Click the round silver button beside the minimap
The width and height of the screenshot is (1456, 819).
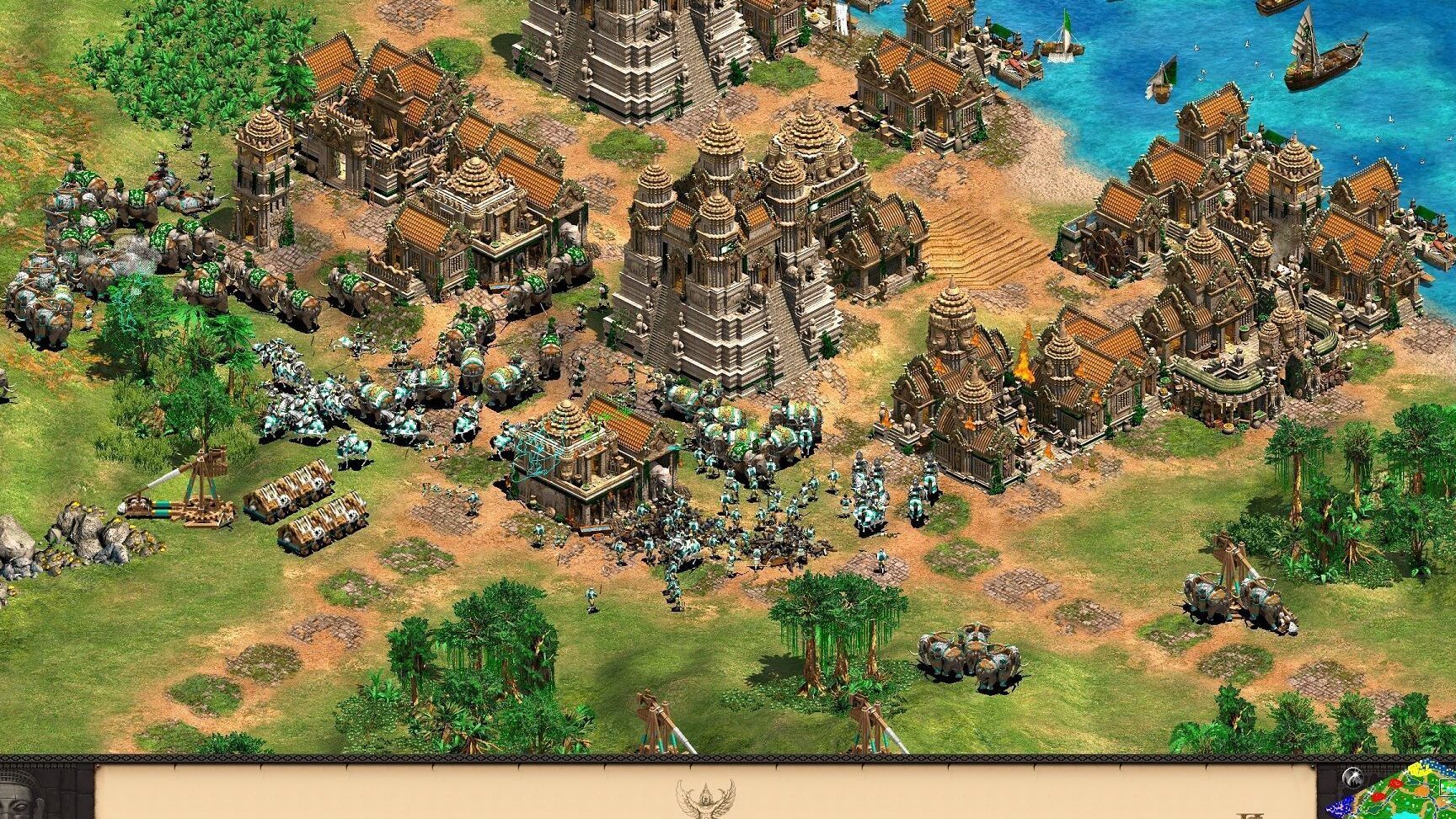(x=1353, y=779)
